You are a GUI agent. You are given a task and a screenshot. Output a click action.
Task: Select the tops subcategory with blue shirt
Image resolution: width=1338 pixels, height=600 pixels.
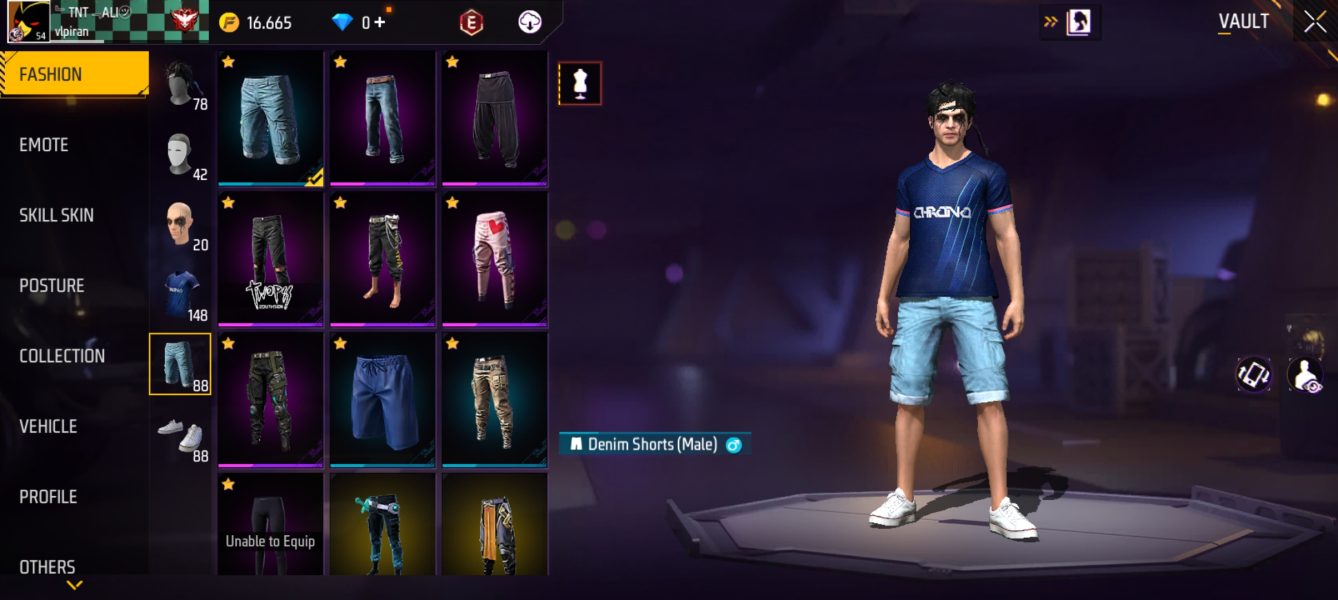point(180,294)
